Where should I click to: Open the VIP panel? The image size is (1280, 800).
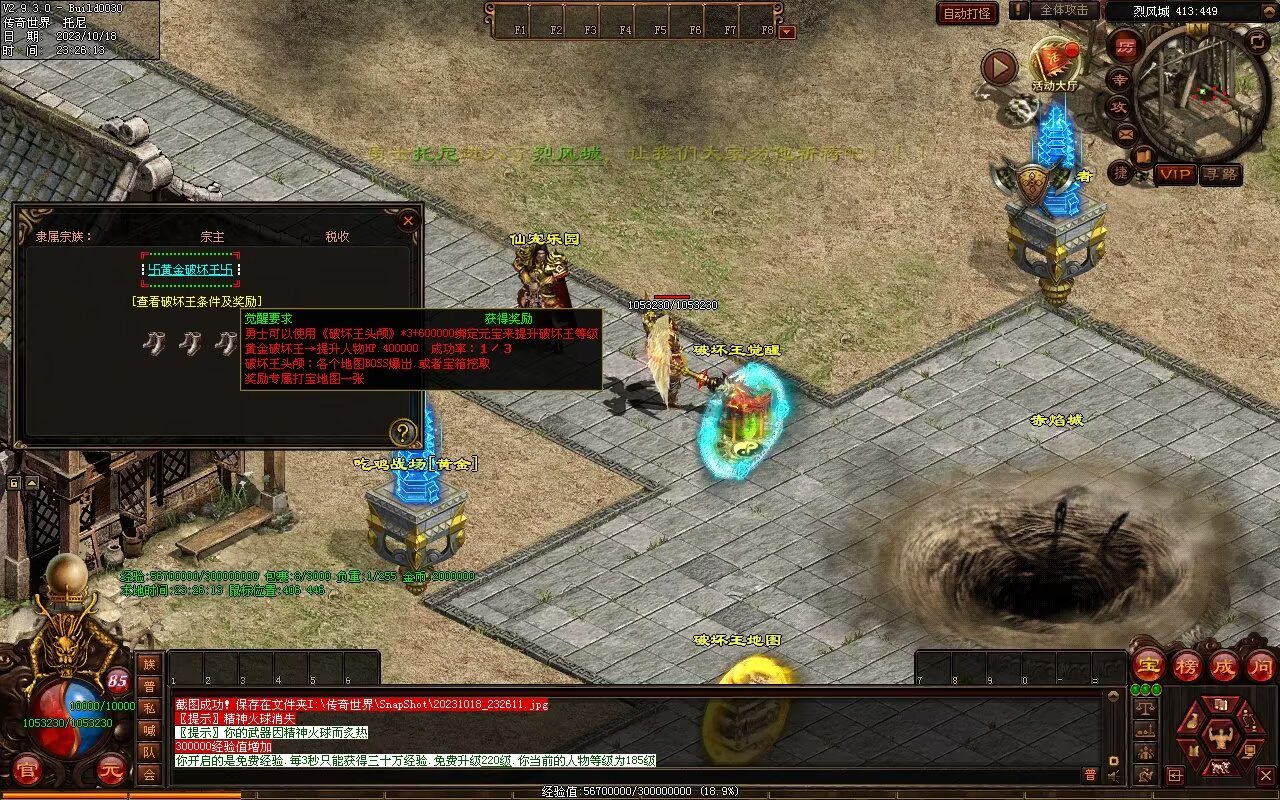(1176, 174)
